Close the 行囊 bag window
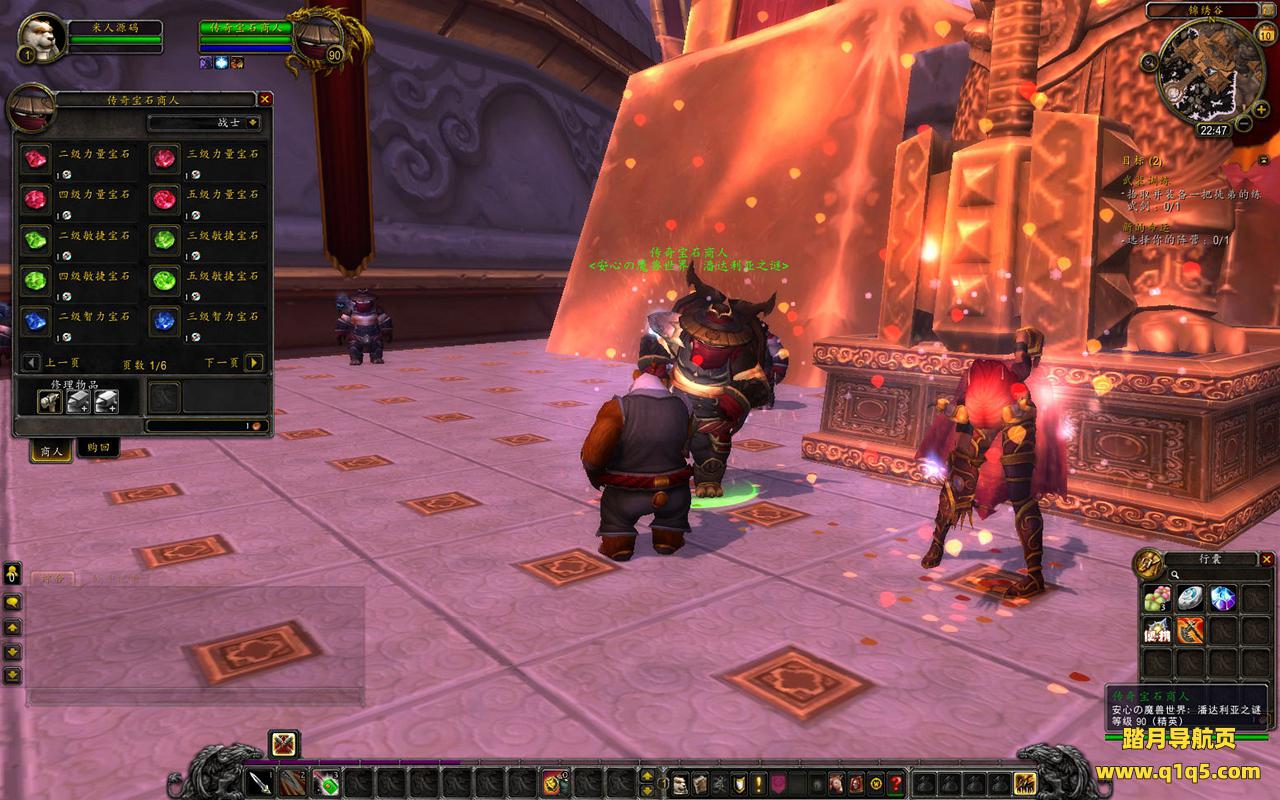This screenshot has width=1280, height=800. click(1267, 559)
